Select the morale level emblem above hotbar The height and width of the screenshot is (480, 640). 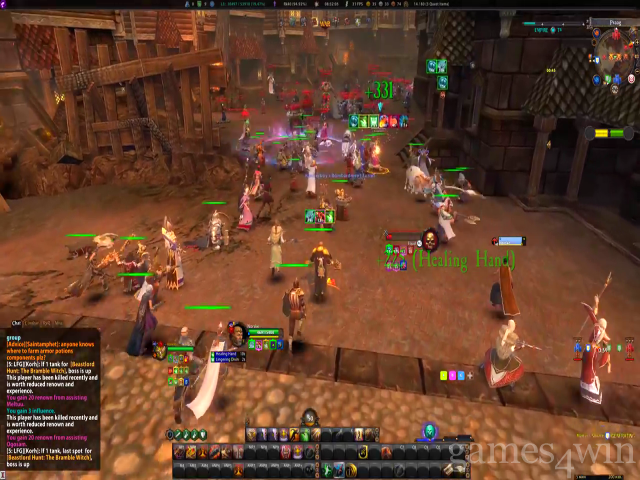point(310,417)
